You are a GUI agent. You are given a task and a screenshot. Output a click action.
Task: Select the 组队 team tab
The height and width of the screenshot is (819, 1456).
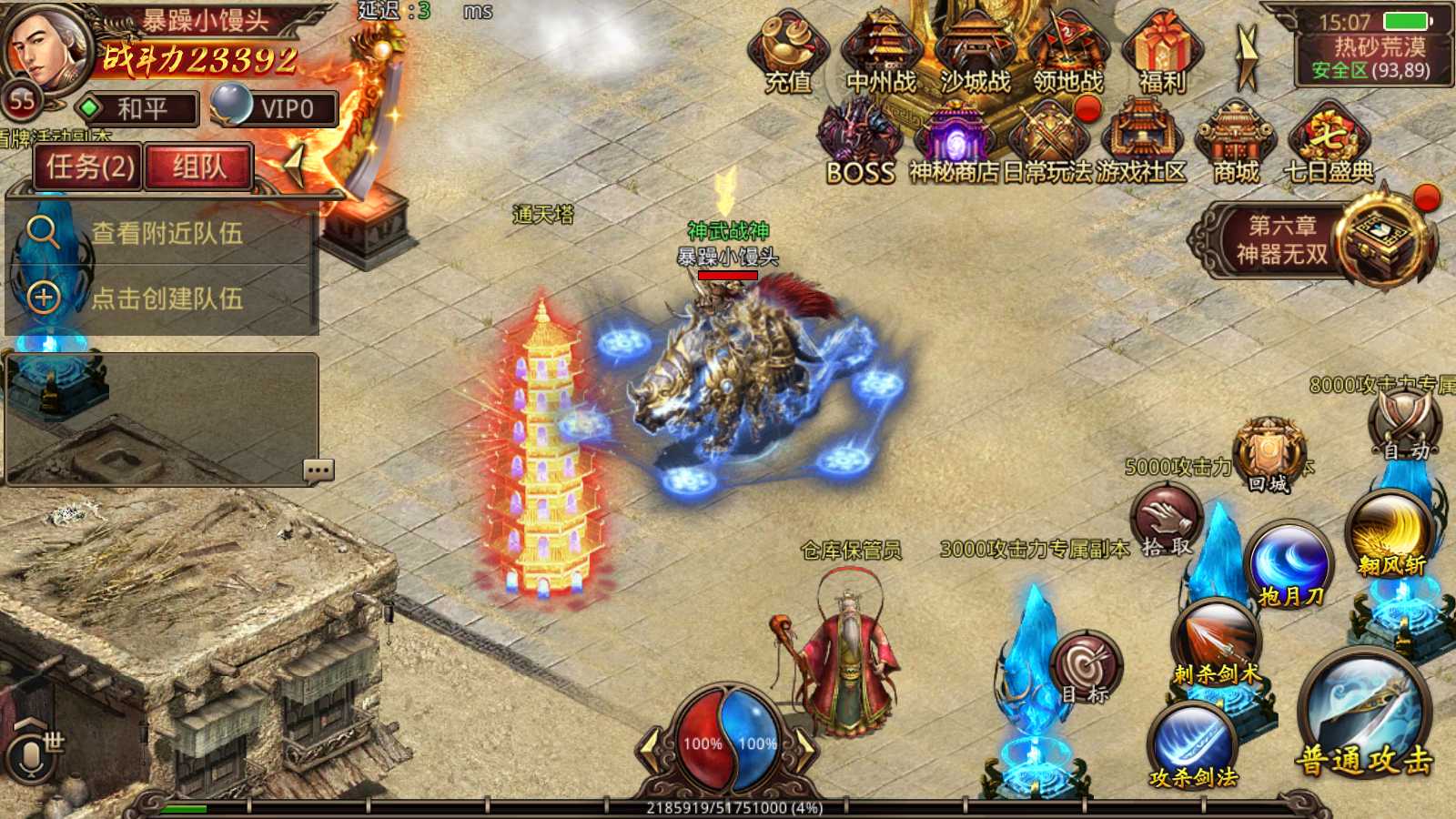coord(198,167)
